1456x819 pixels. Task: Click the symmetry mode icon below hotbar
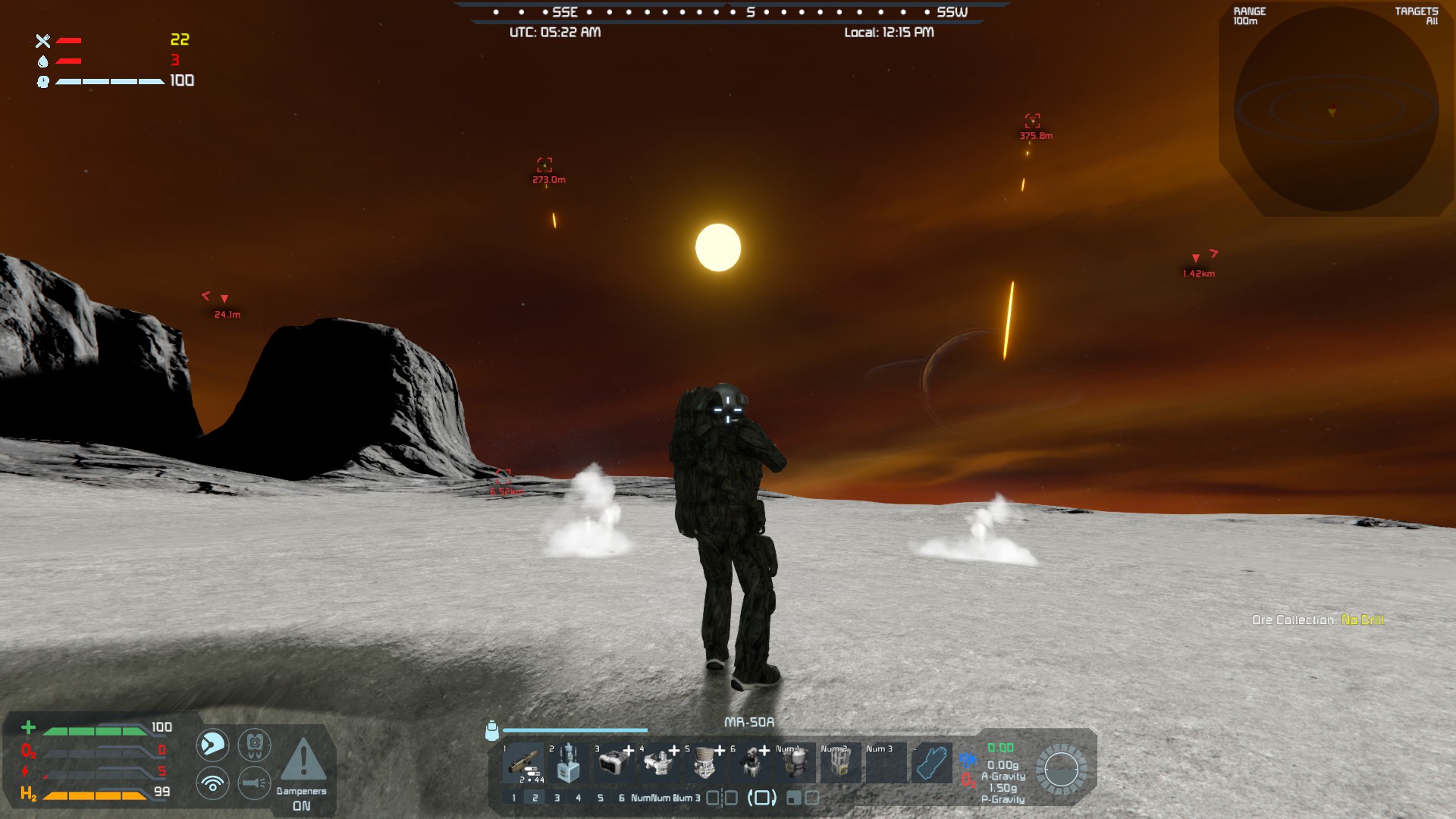(x=722, y=798)
